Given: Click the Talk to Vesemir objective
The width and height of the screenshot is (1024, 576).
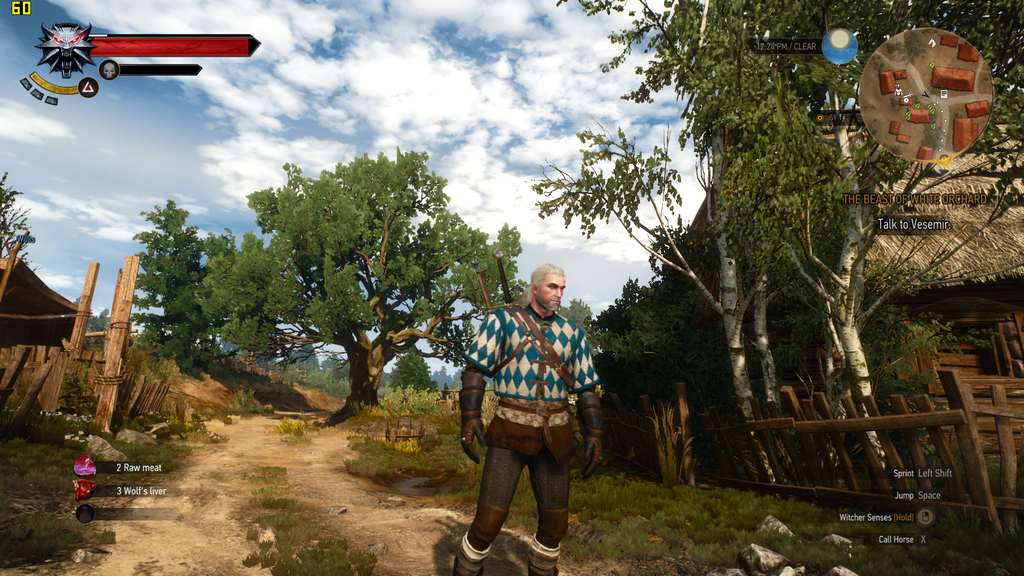Looking at the screenshot, I should point(911,224).
